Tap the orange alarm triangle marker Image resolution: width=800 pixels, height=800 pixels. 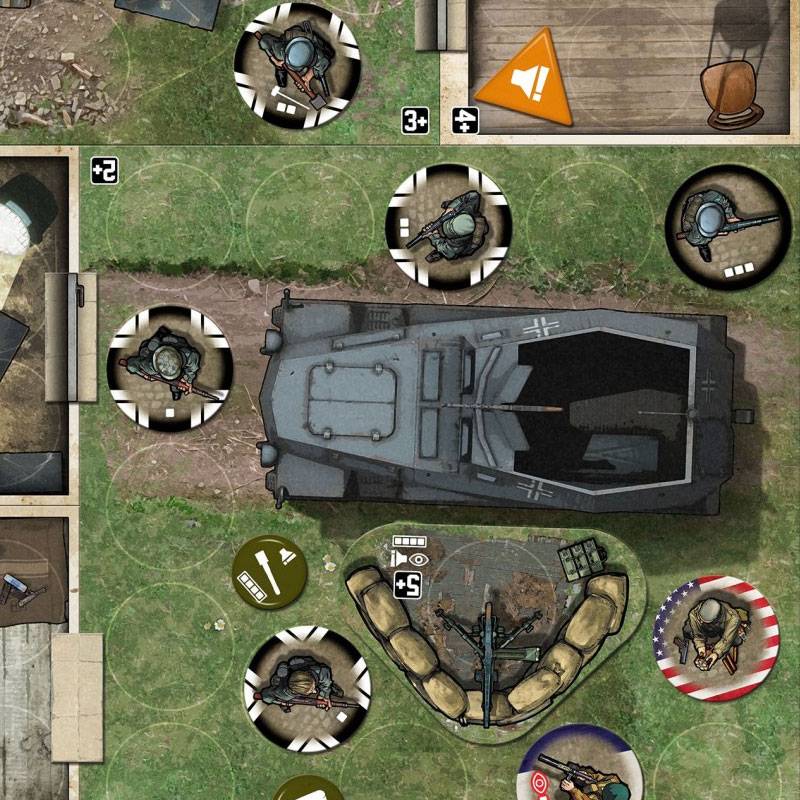pyautogui.click(x=523, y=81)
